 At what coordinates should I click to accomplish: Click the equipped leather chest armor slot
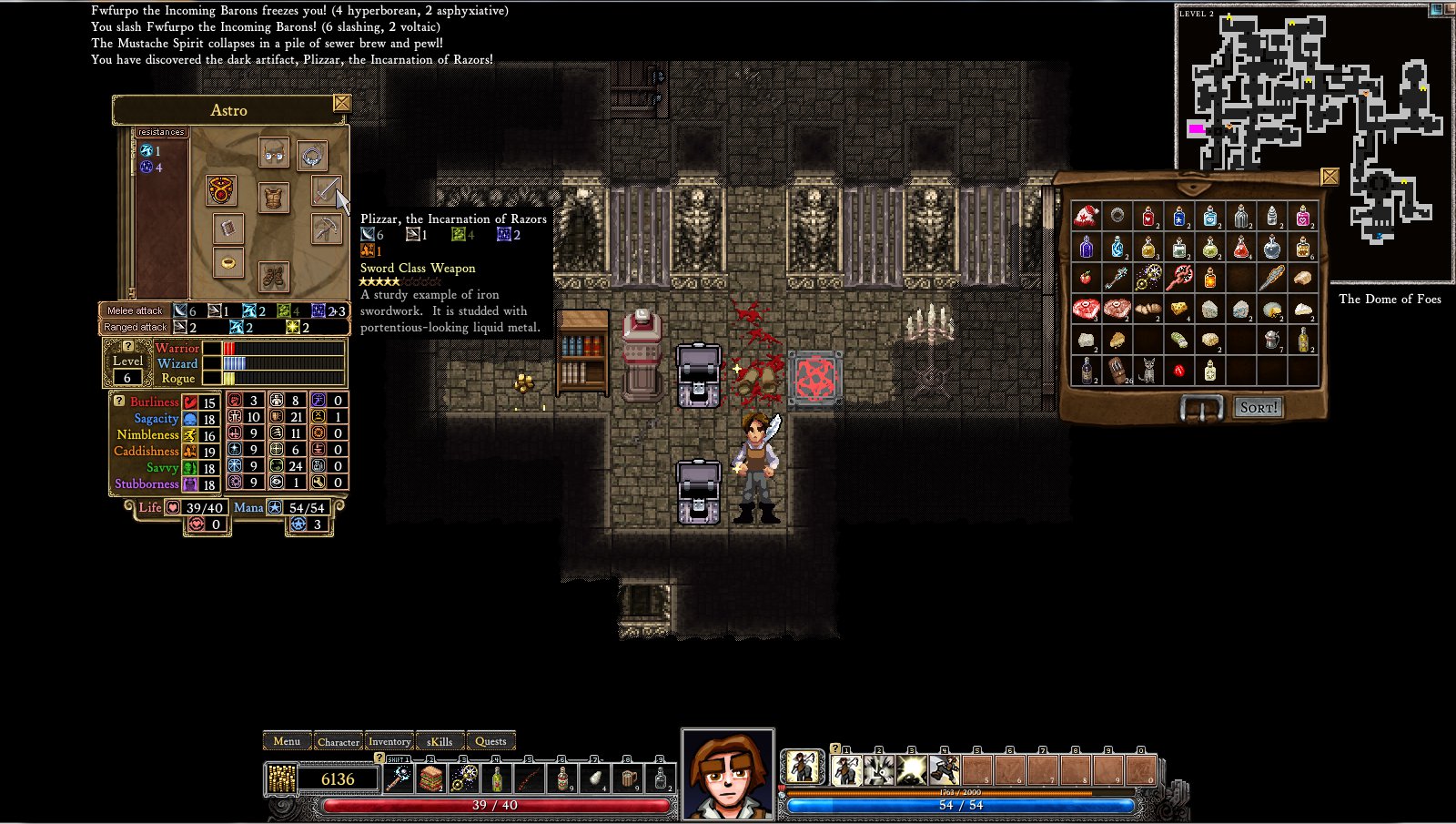274,198
